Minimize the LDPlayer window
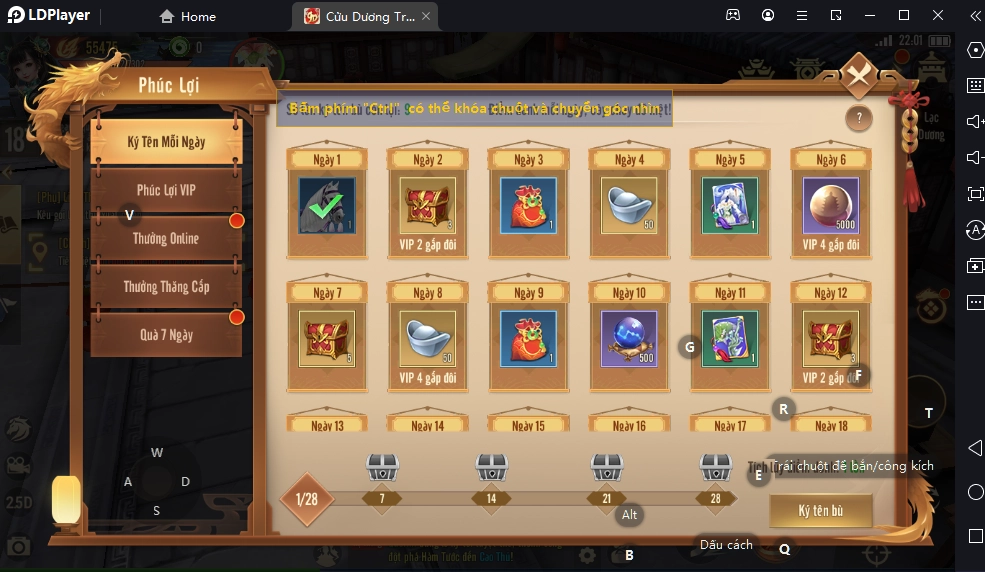The width and height of the screenshot is (985, 572). (x=870, y=15)
